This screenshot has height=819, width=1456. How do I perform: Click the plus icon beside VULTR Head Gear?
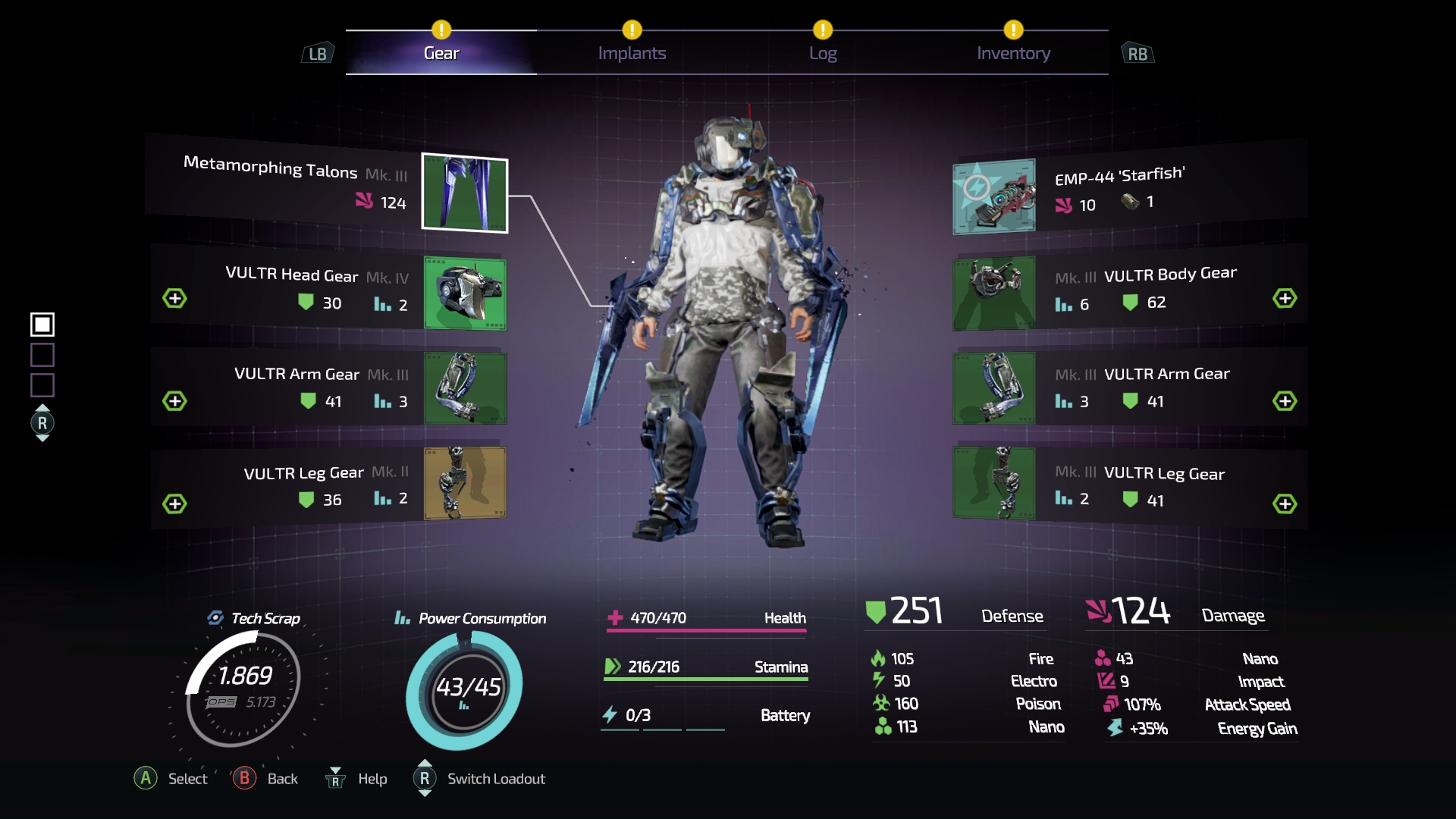[175, 298]
